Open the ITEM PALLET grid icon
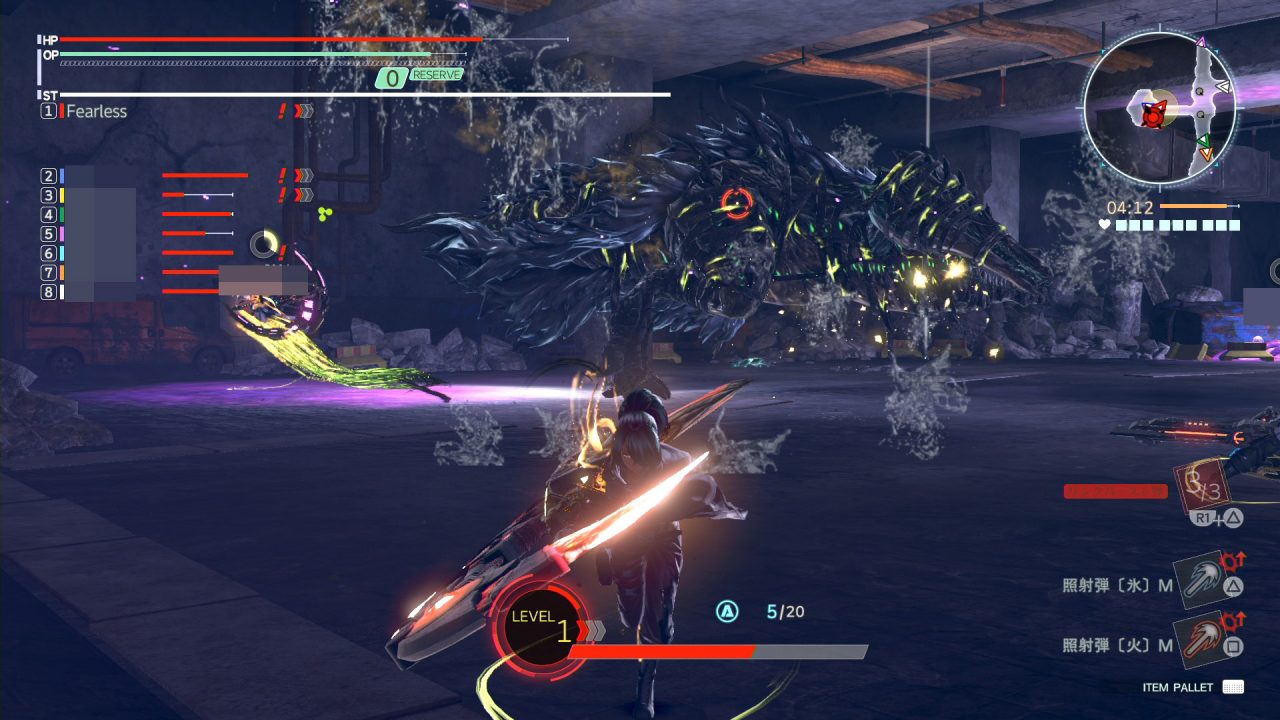The height and width of the screenshot is (720, 1280). click(x=1233, y=687)
